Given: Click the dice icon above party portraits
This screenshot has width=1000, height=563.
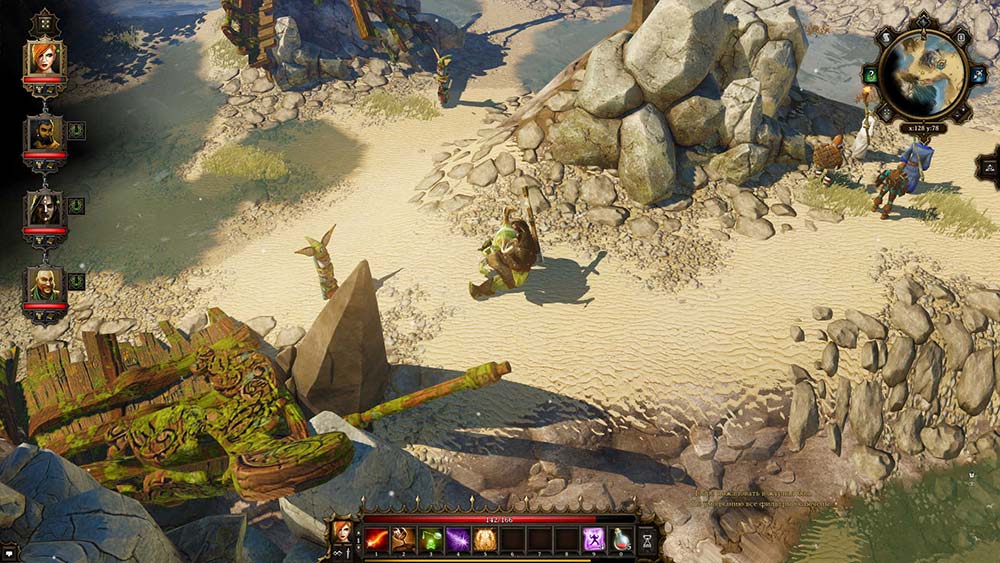Looking at the screenshot, I should (x=45, y=22).
